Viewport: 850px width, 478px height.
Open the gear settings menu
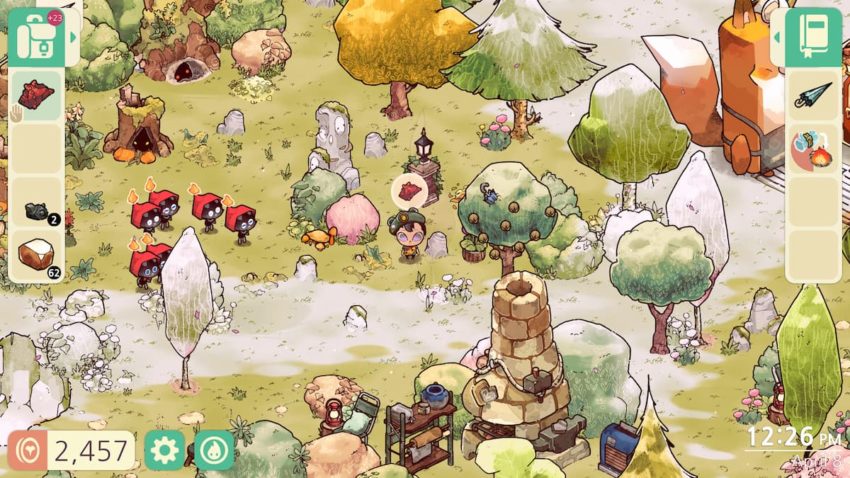pos(164,450)
